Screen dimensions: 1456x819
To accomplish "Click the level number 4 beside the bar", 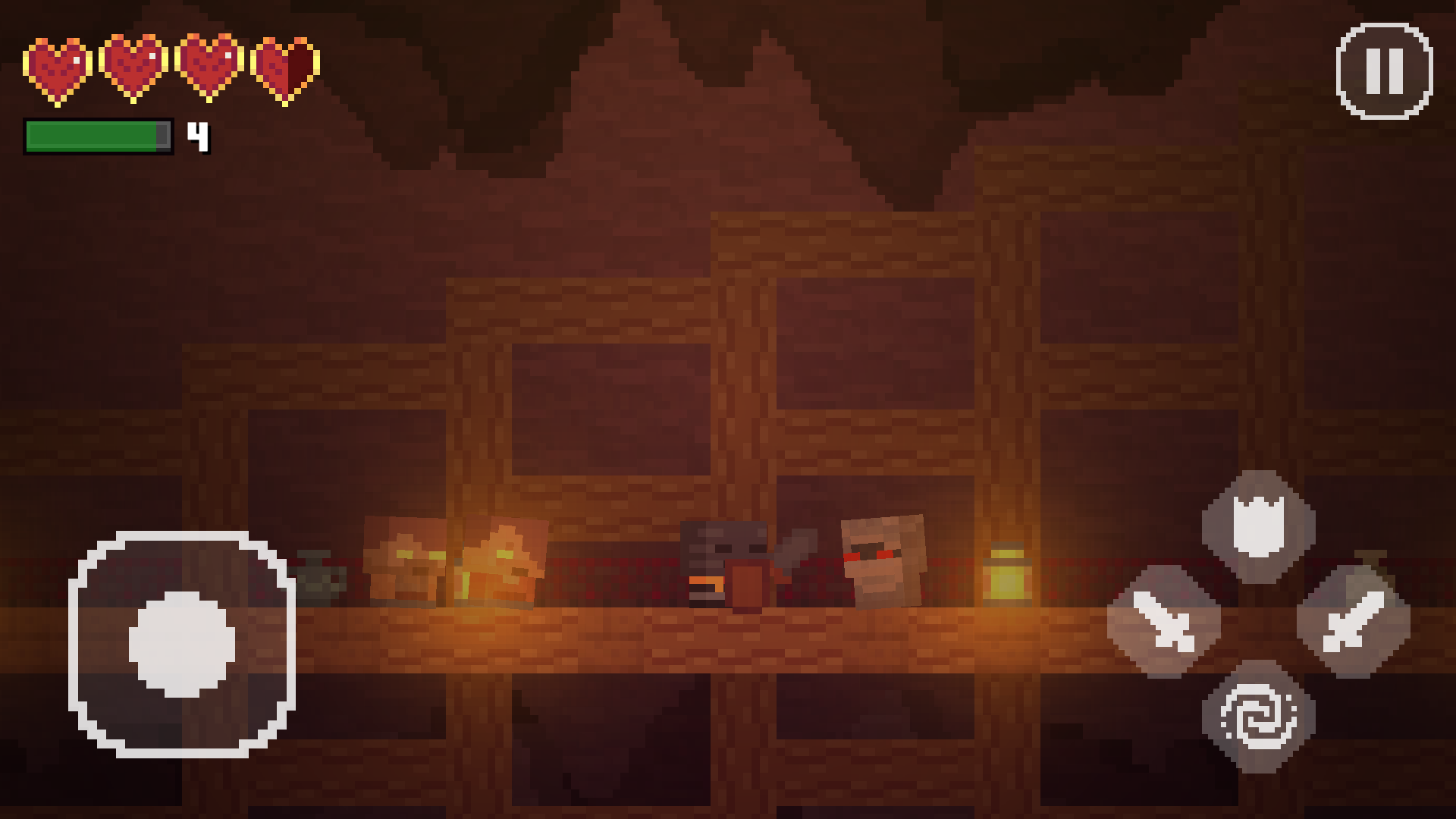I will pos(197,138).
